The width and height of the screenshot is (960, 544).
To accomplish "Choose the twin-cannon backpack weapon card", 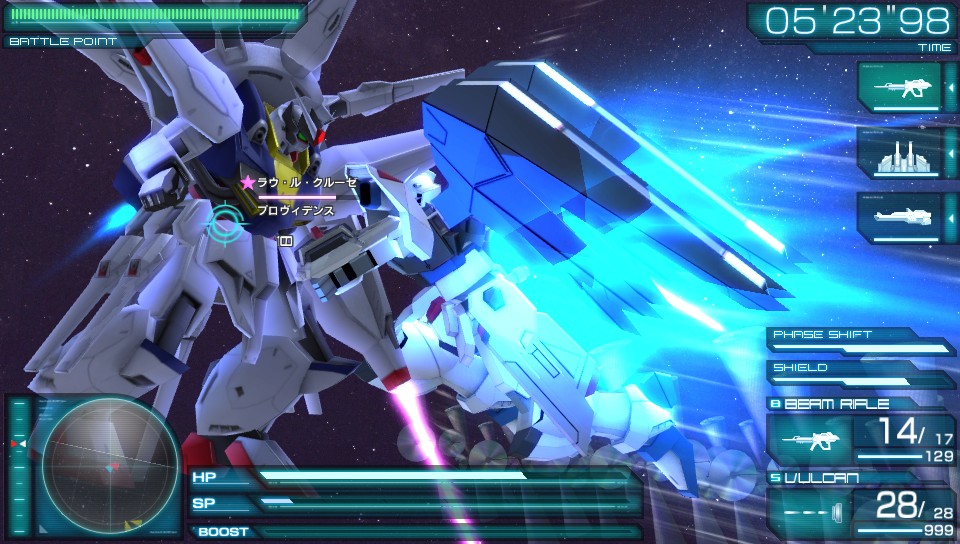I will tap(899, 153).
